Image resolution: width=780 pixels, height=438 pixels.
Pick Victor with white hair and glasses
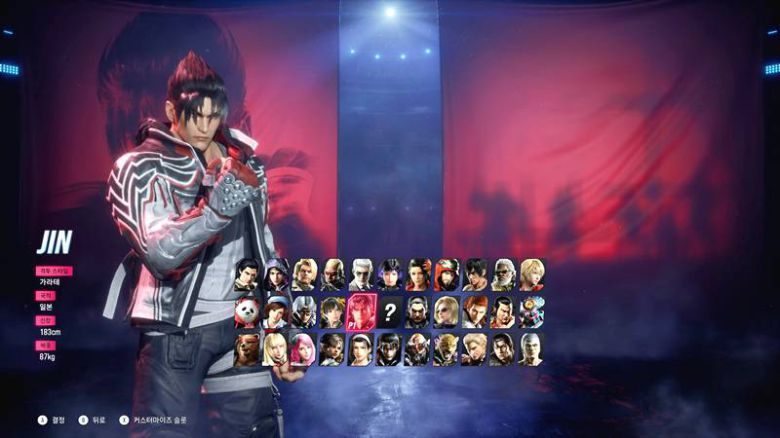coord(361,275)
